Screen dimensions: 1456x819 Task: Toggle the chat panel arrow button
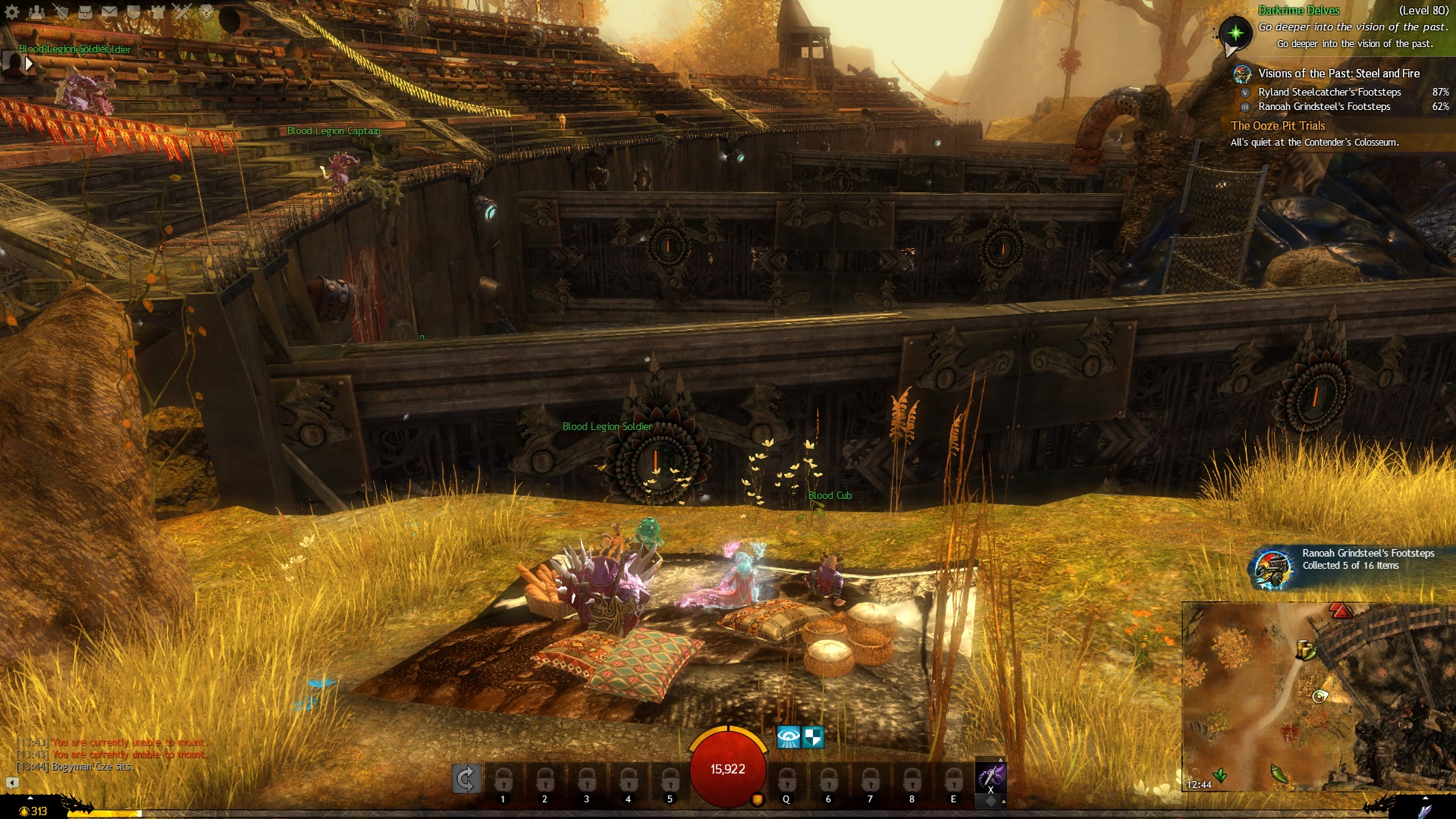12,783
